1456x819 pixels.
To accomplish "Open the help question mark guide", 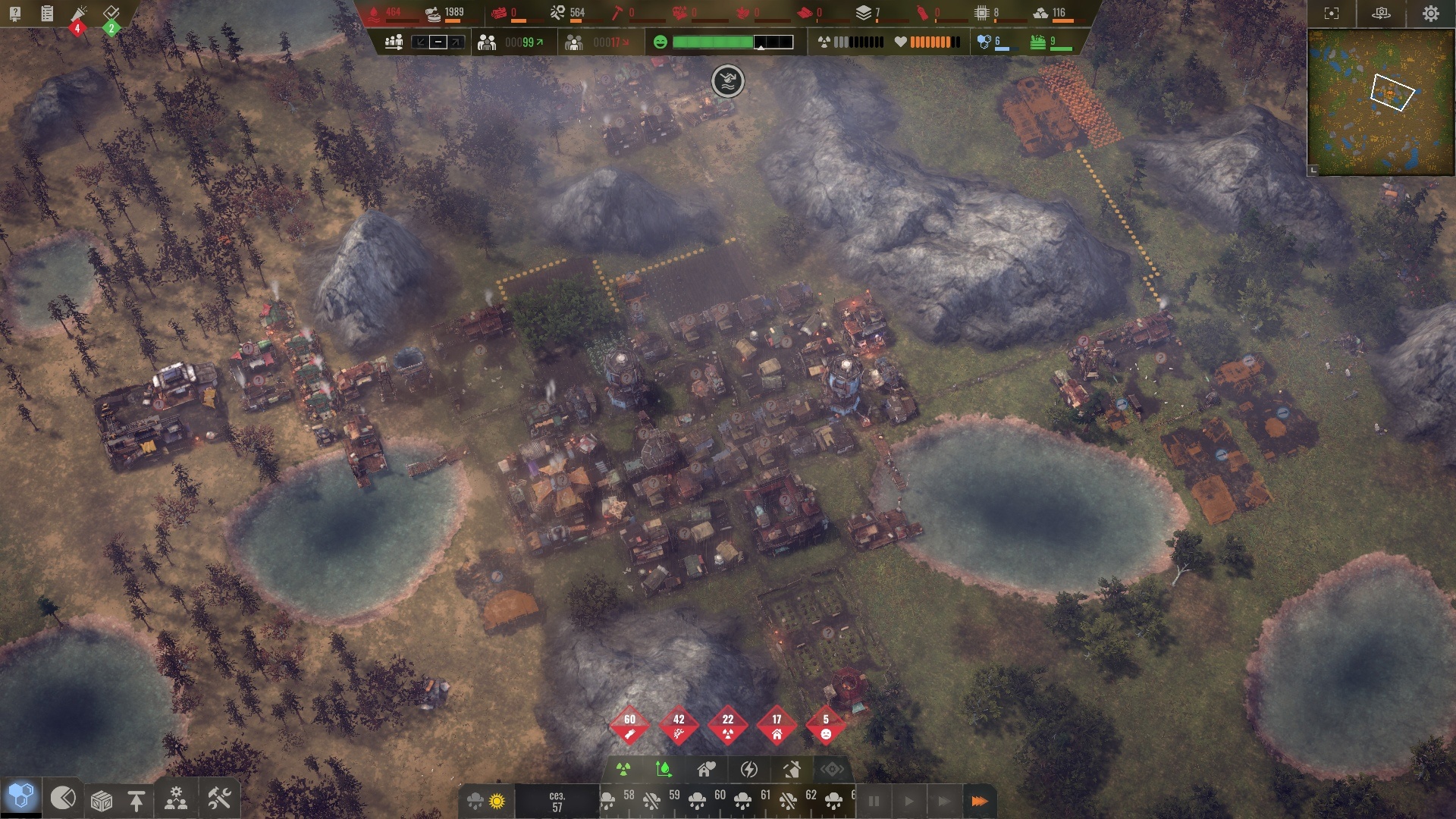I will tap(15, 14).
